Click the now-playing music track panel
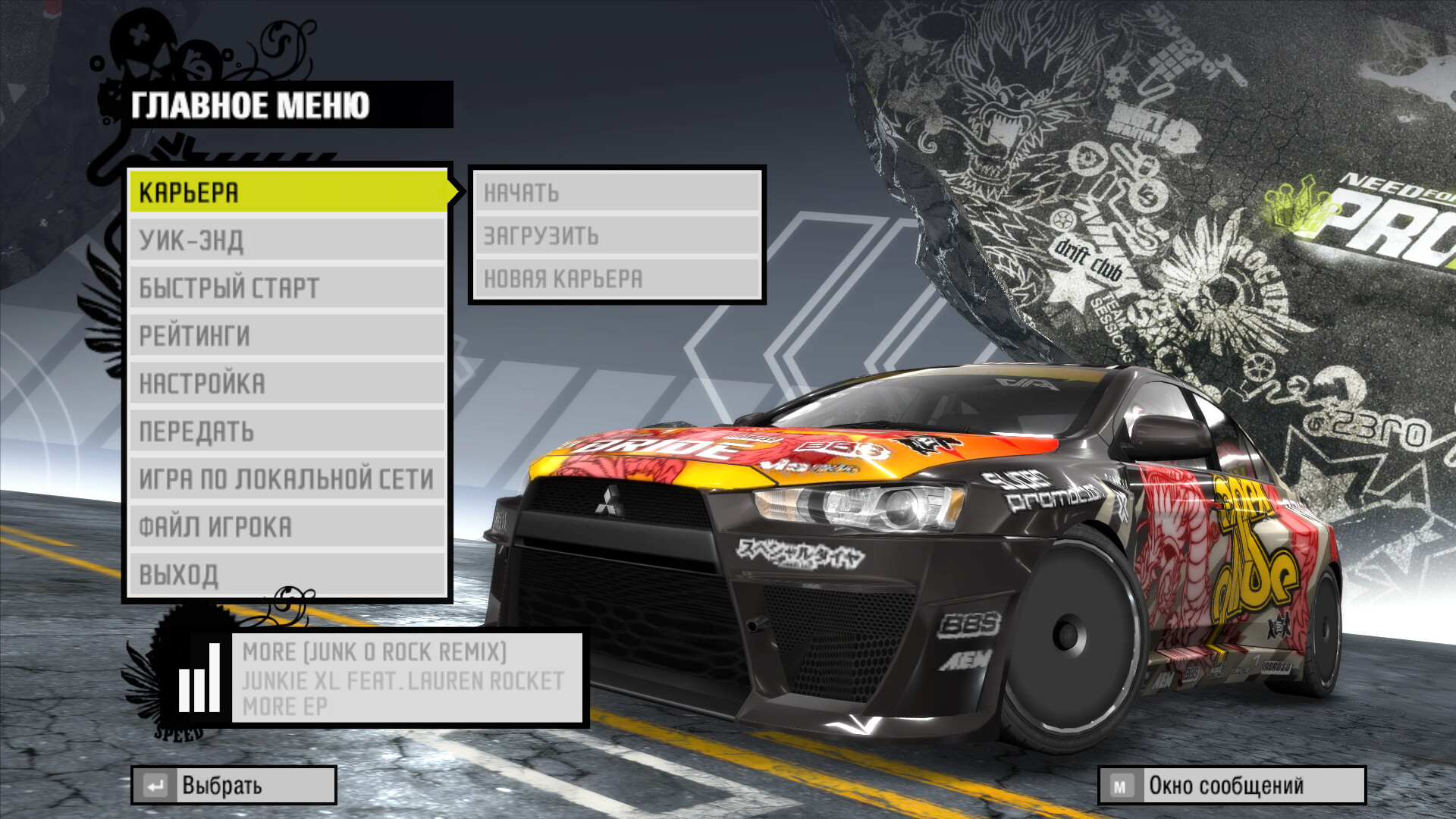The height and width of the screenshot is (819, 1456). pos(407,679)
